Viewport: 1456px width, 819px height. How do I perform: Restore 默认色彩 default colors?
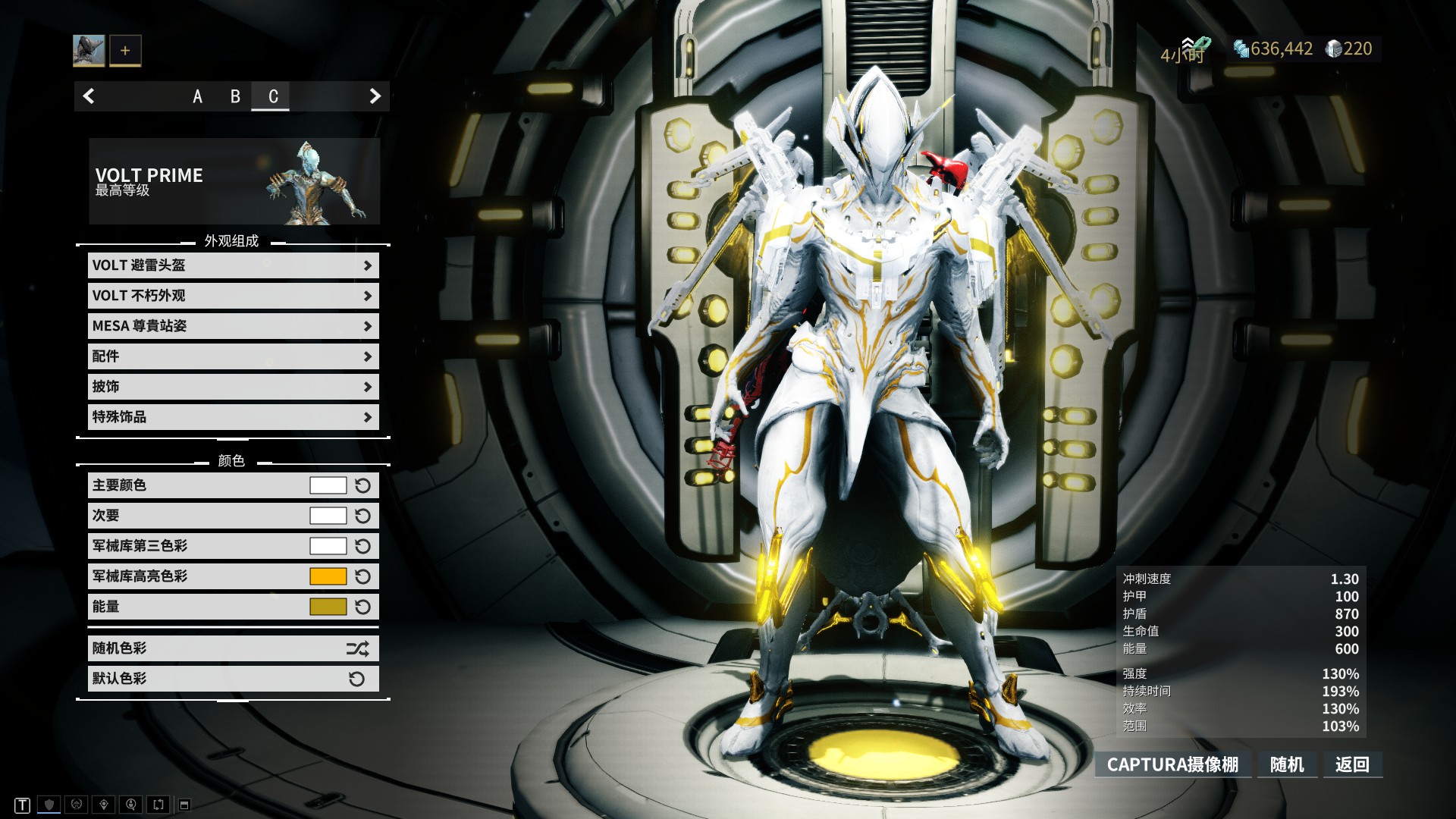coord(233,679)
